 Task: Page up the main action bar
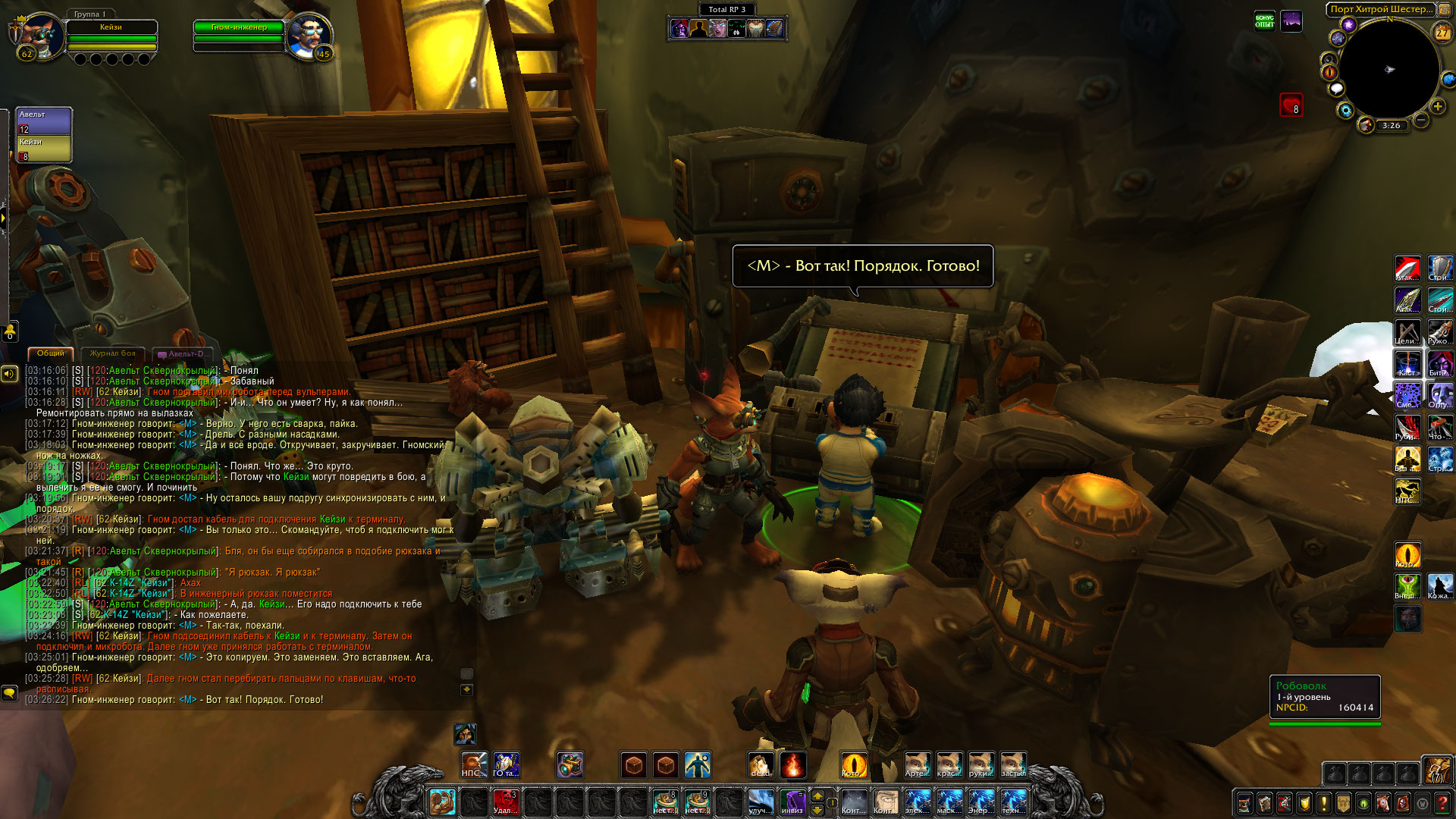(817, 795)
